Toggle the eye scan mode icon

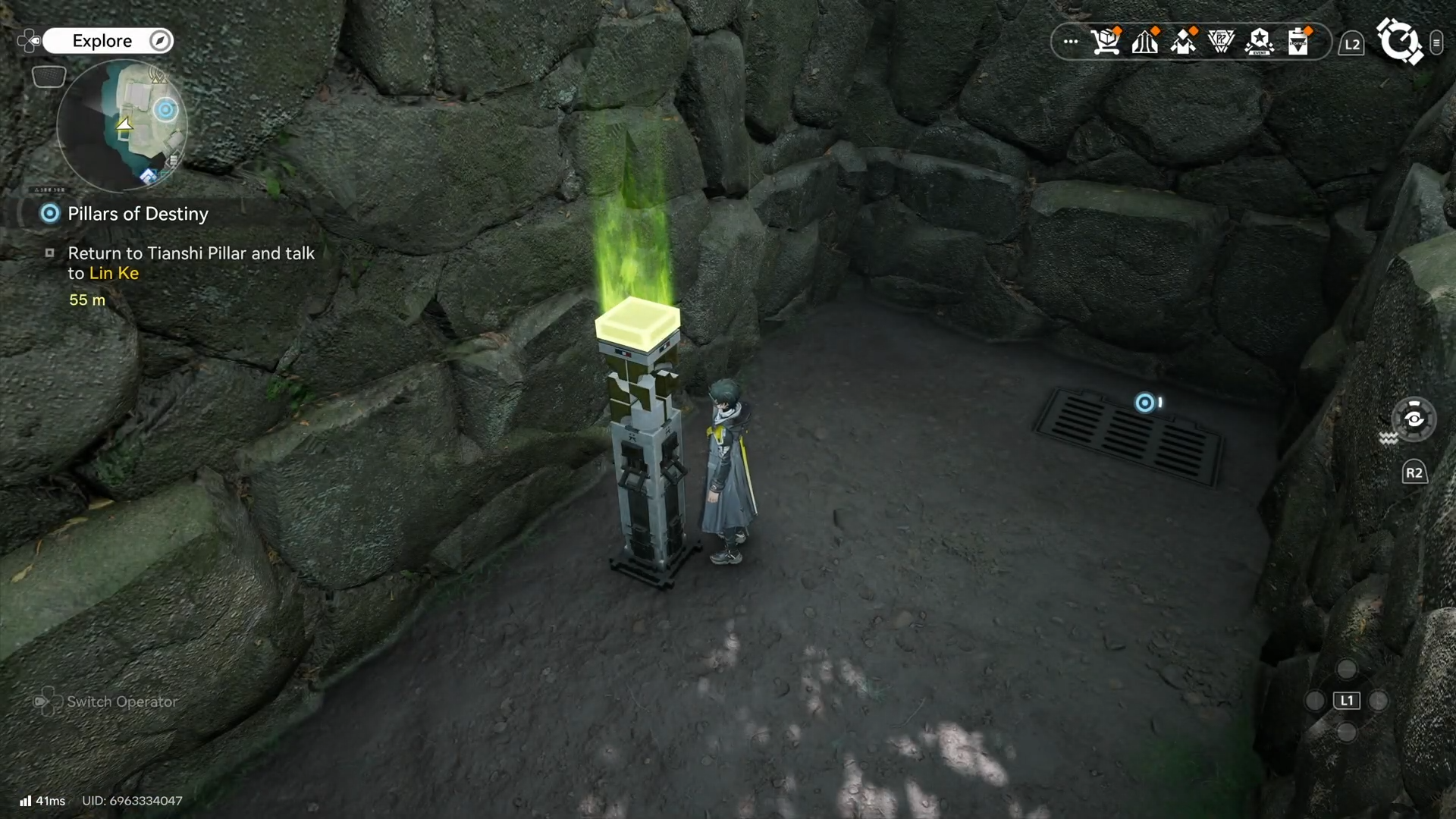coord(1414,419)
